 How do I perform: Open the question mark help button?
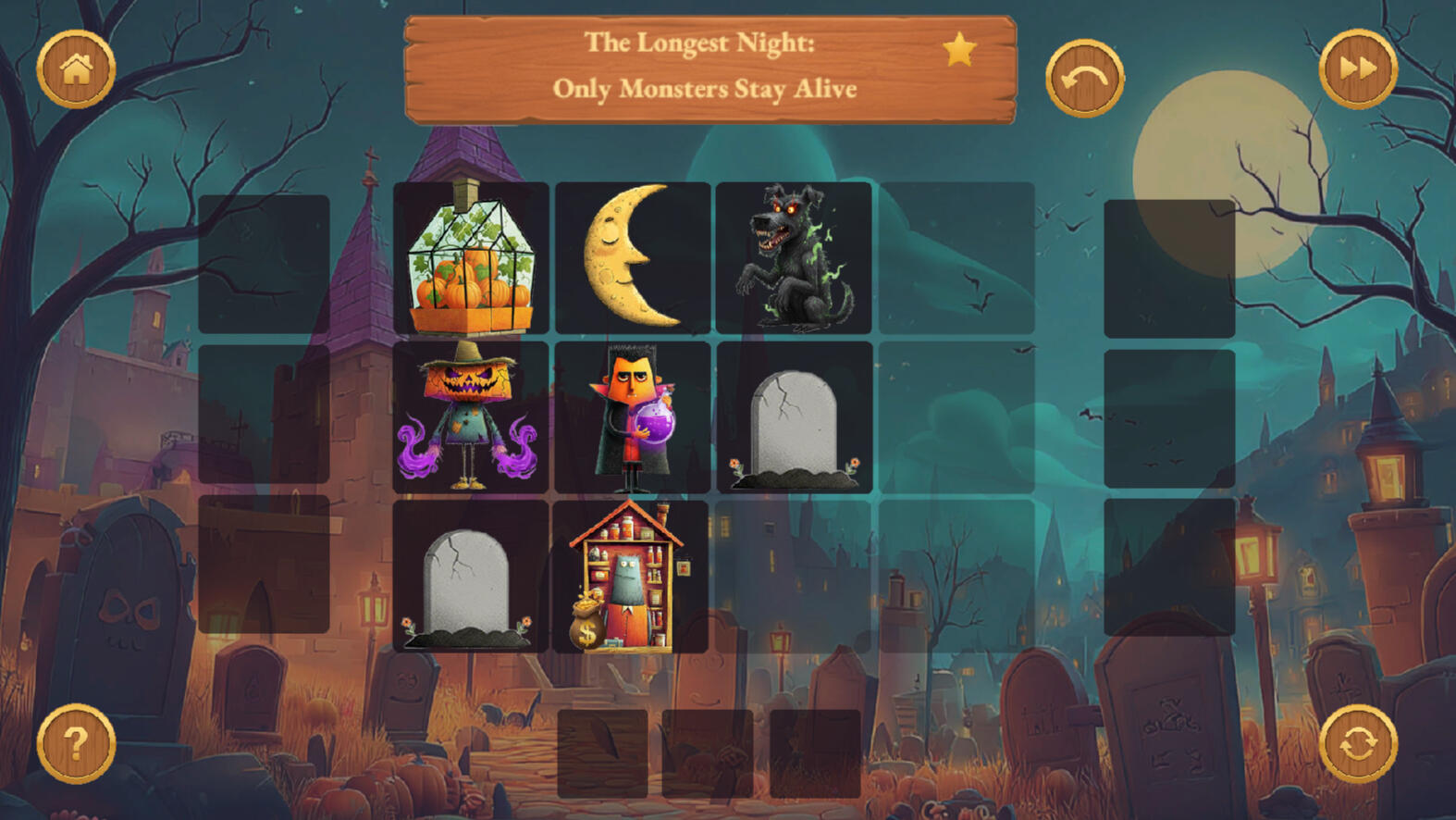pos(76,743)
